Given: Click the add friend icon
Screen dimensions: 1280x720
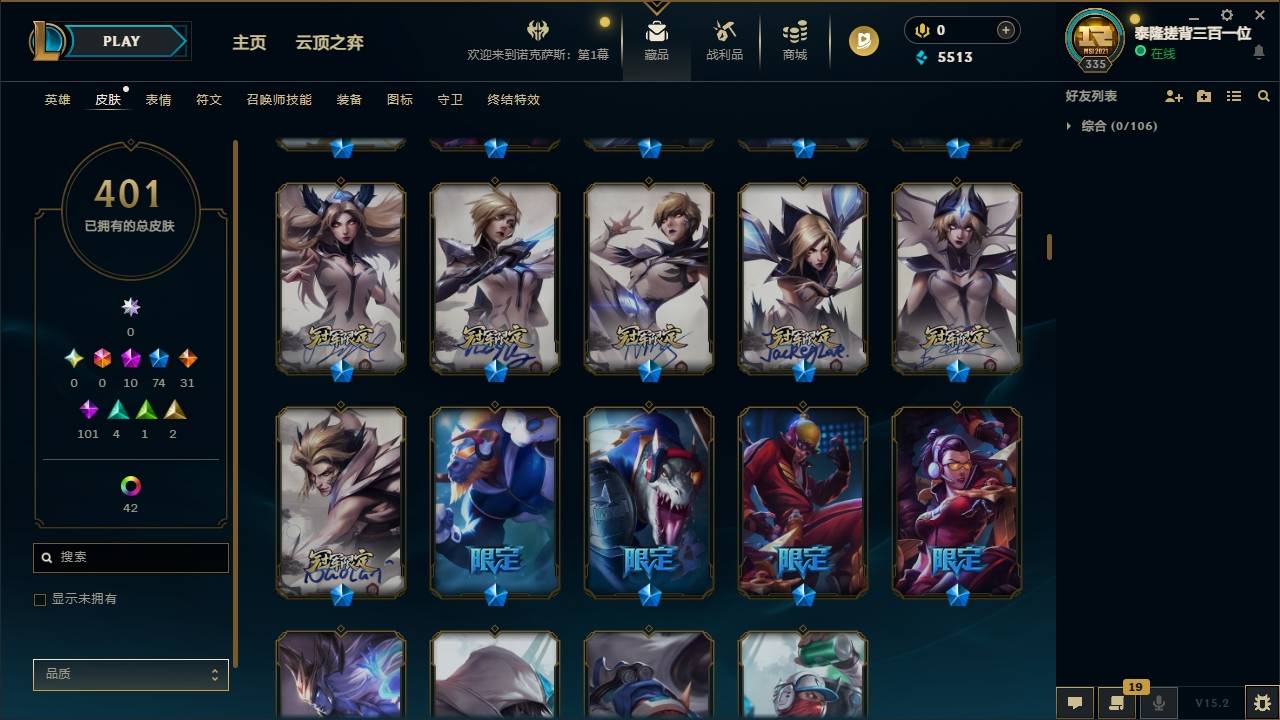Looking at the screenshot, I should (1170, 96).
